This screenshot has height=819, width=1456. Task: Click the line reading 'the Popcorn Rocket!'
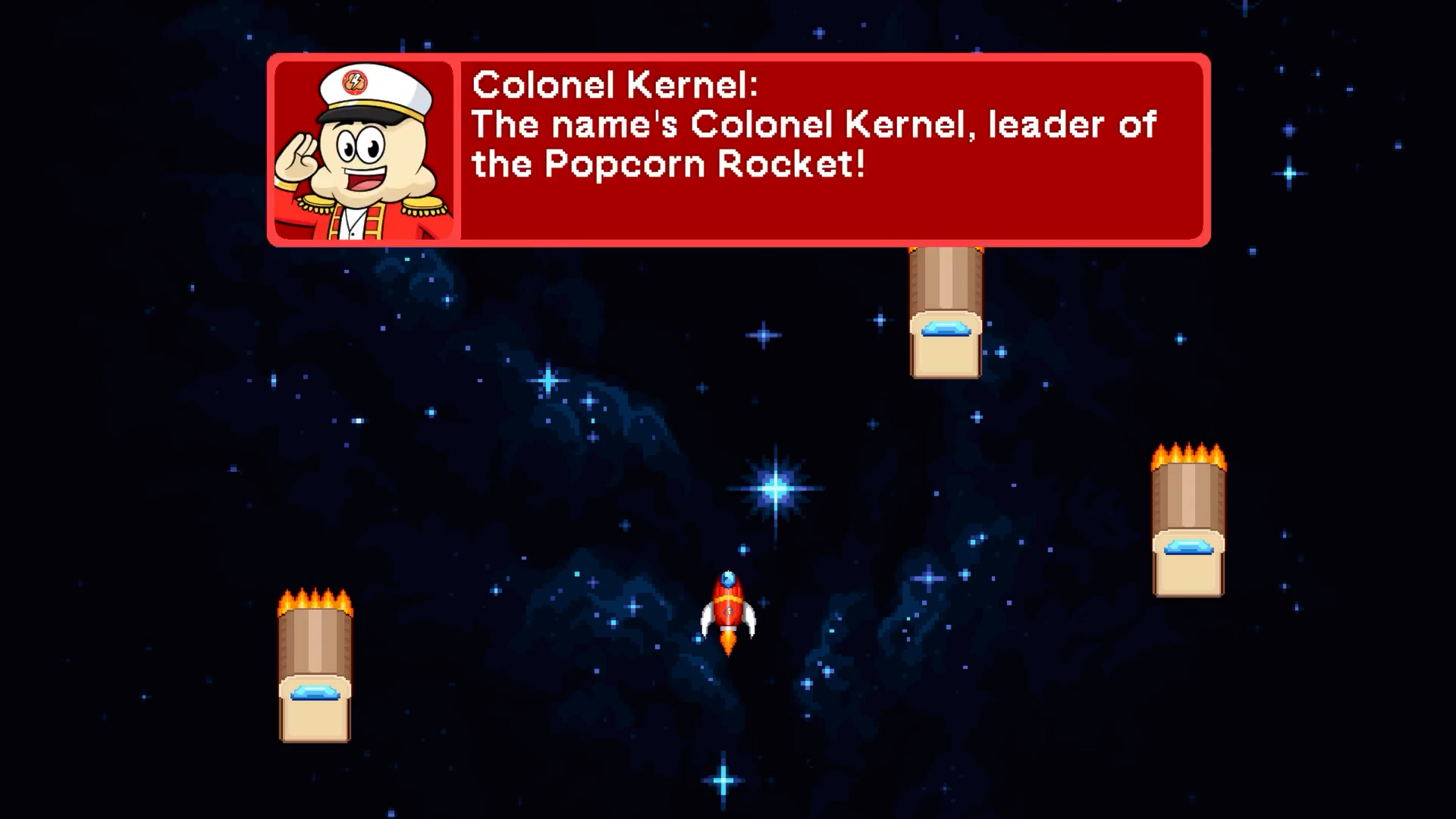click(669, 162)
